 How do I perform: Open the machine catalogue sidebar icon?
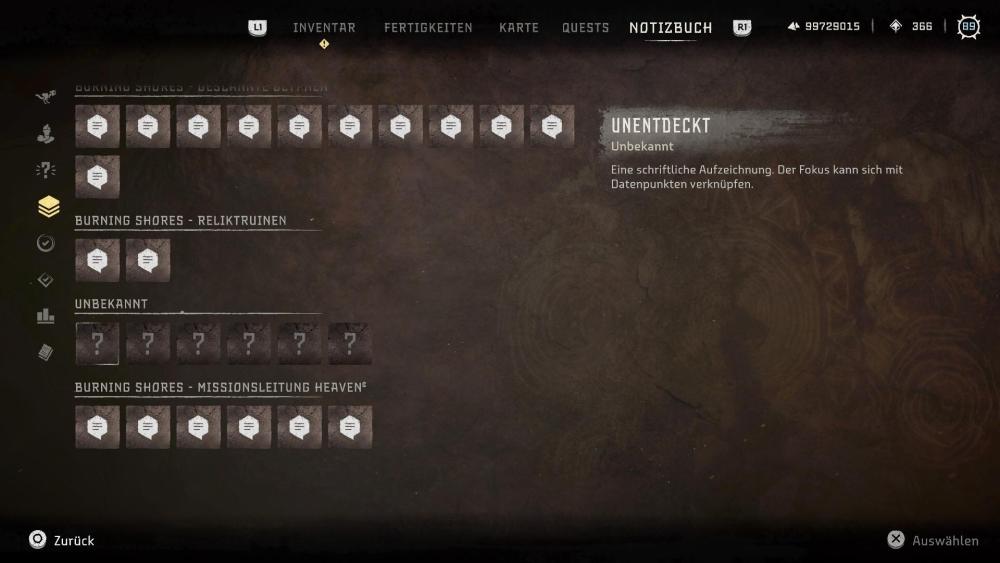pyautogui.click(x=46, y=97)
